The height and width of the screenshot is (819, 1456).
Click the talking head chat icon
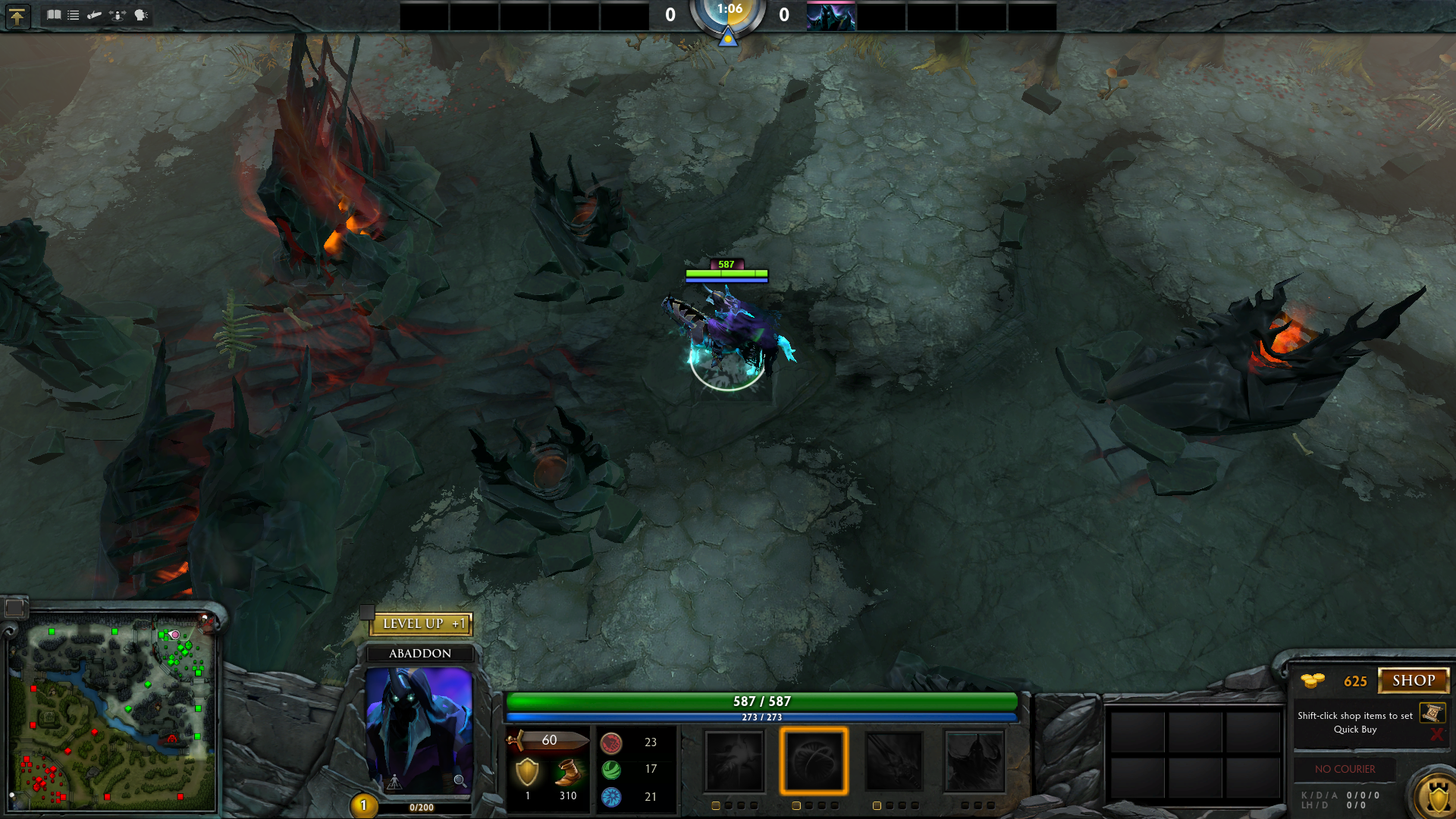[141, 14]
